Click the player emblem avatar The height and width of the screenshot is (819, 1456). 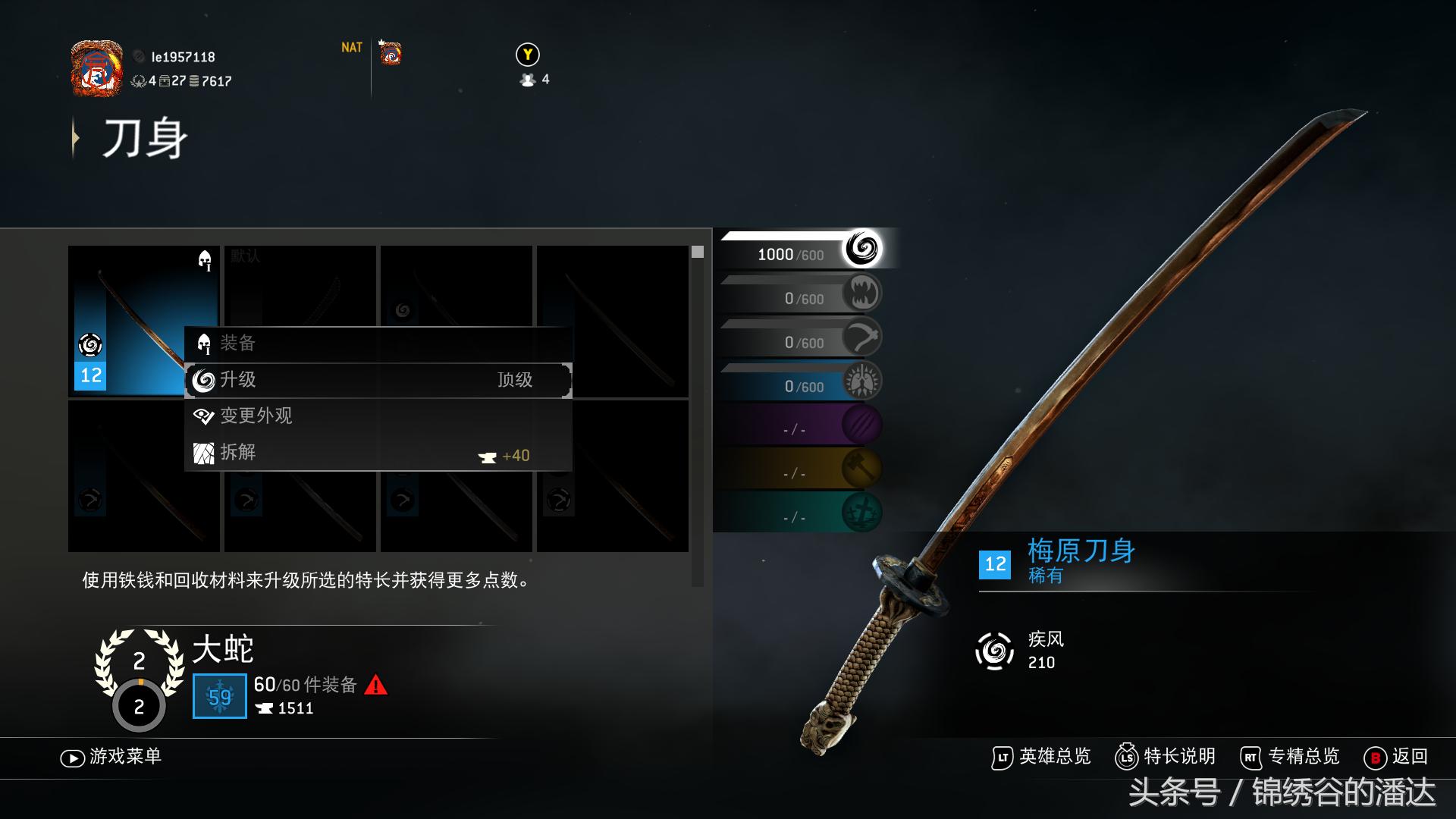[97, 68]
